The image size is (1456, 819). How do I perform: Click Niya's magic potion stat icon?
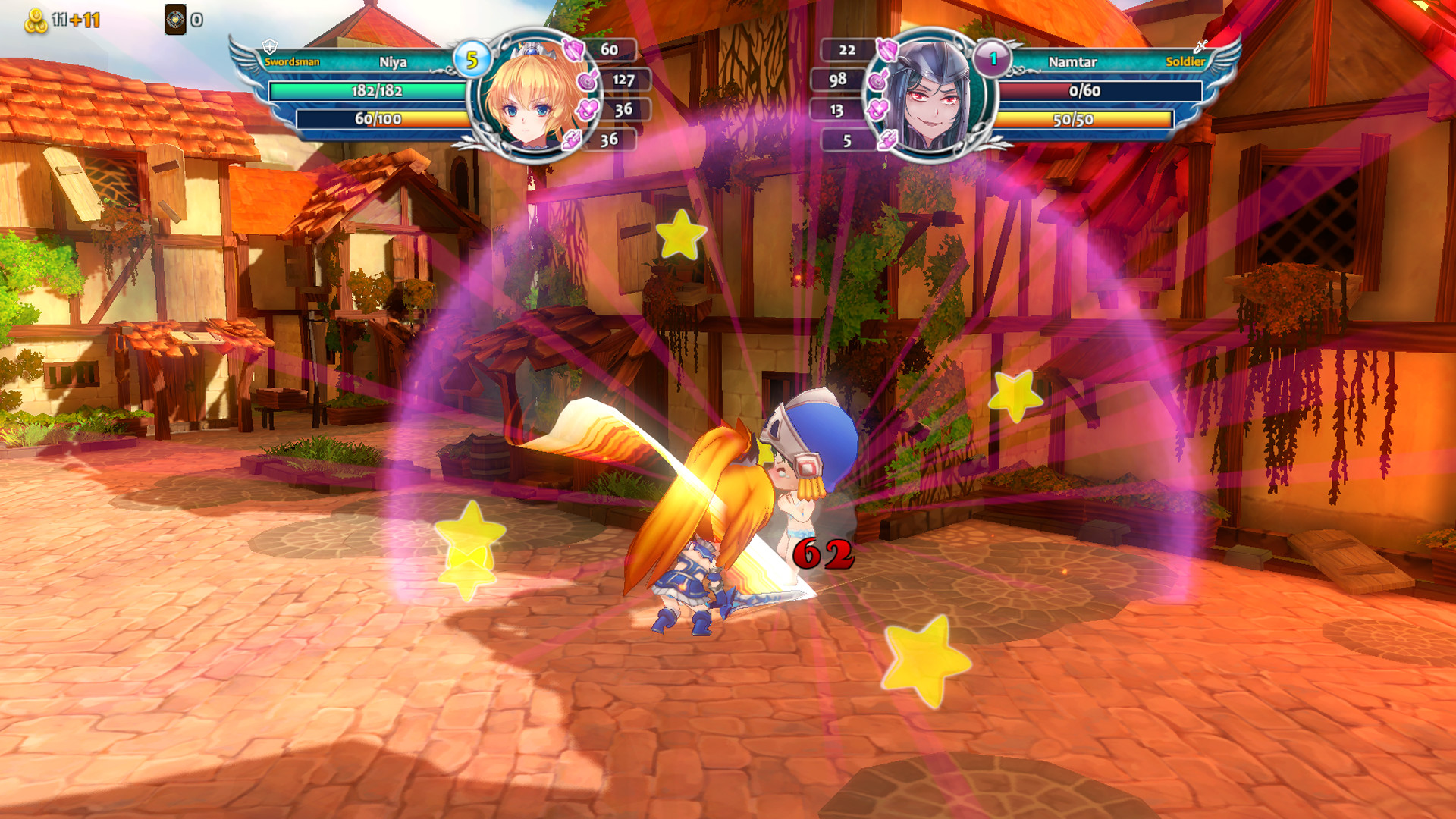586,80
